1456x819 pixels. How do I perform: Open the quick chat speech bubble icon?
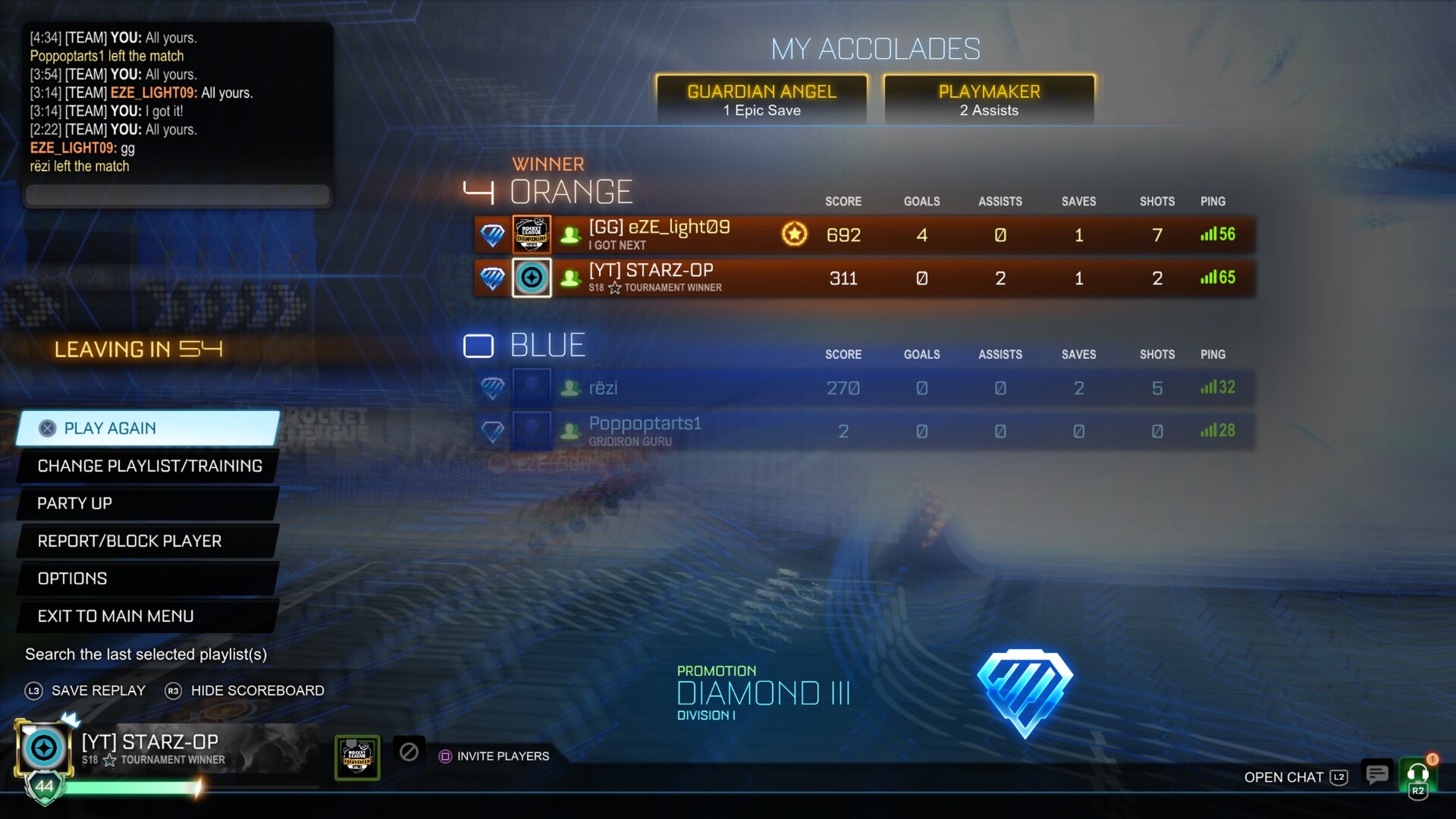tap(1377, 774)
